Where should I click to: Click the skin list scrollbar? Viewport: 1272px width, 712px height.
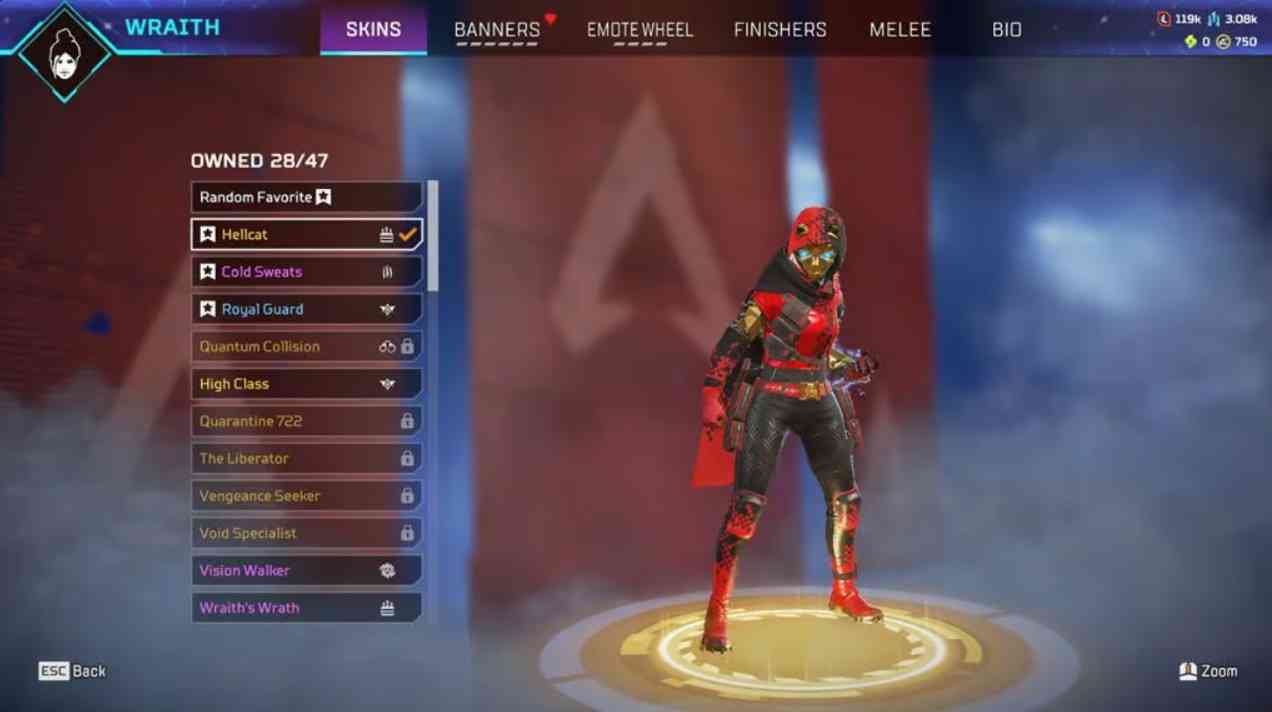pos(432,237)
